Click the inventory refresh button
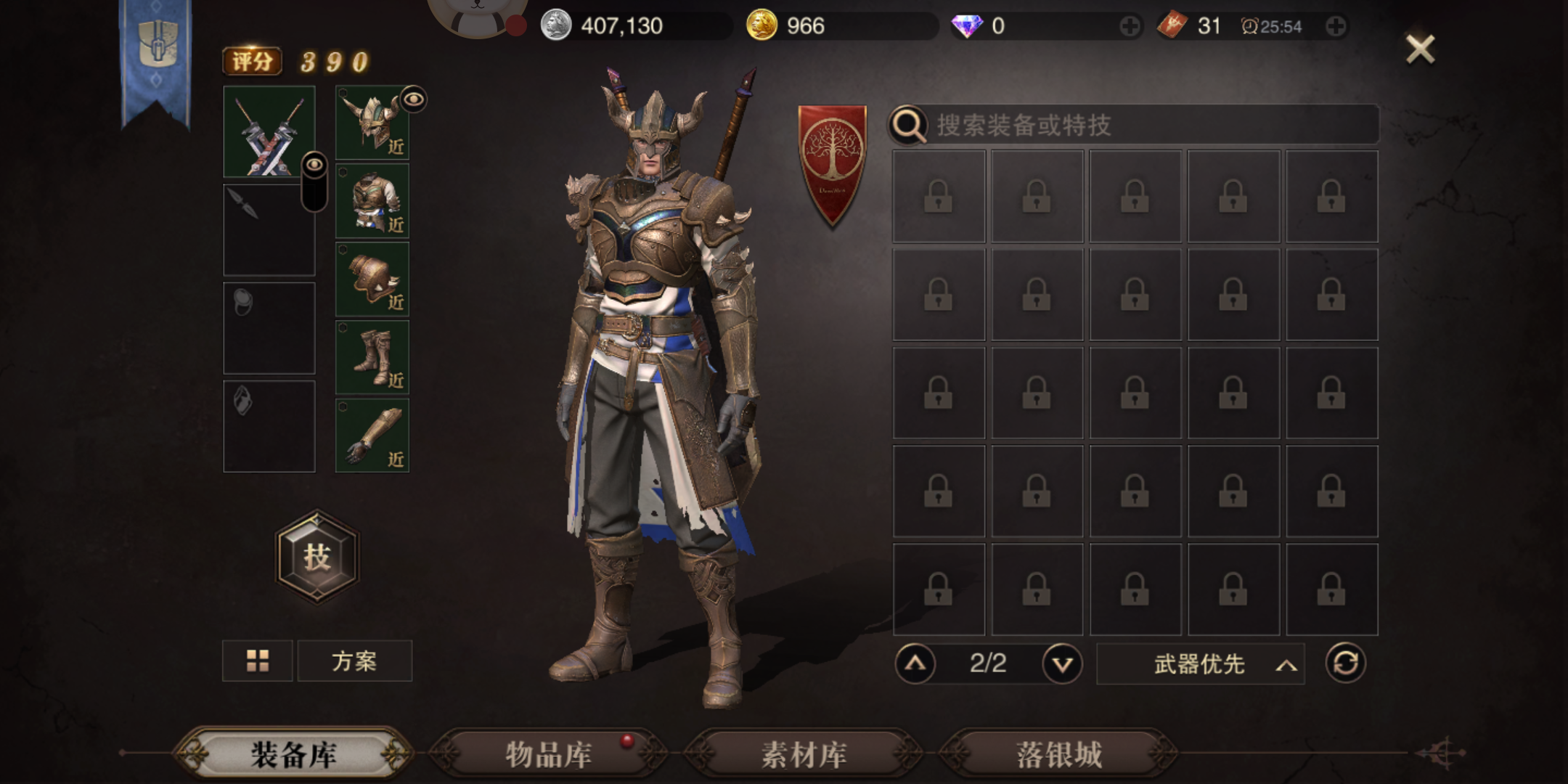Screen dimensions: 1568x784 [1347, 663]
